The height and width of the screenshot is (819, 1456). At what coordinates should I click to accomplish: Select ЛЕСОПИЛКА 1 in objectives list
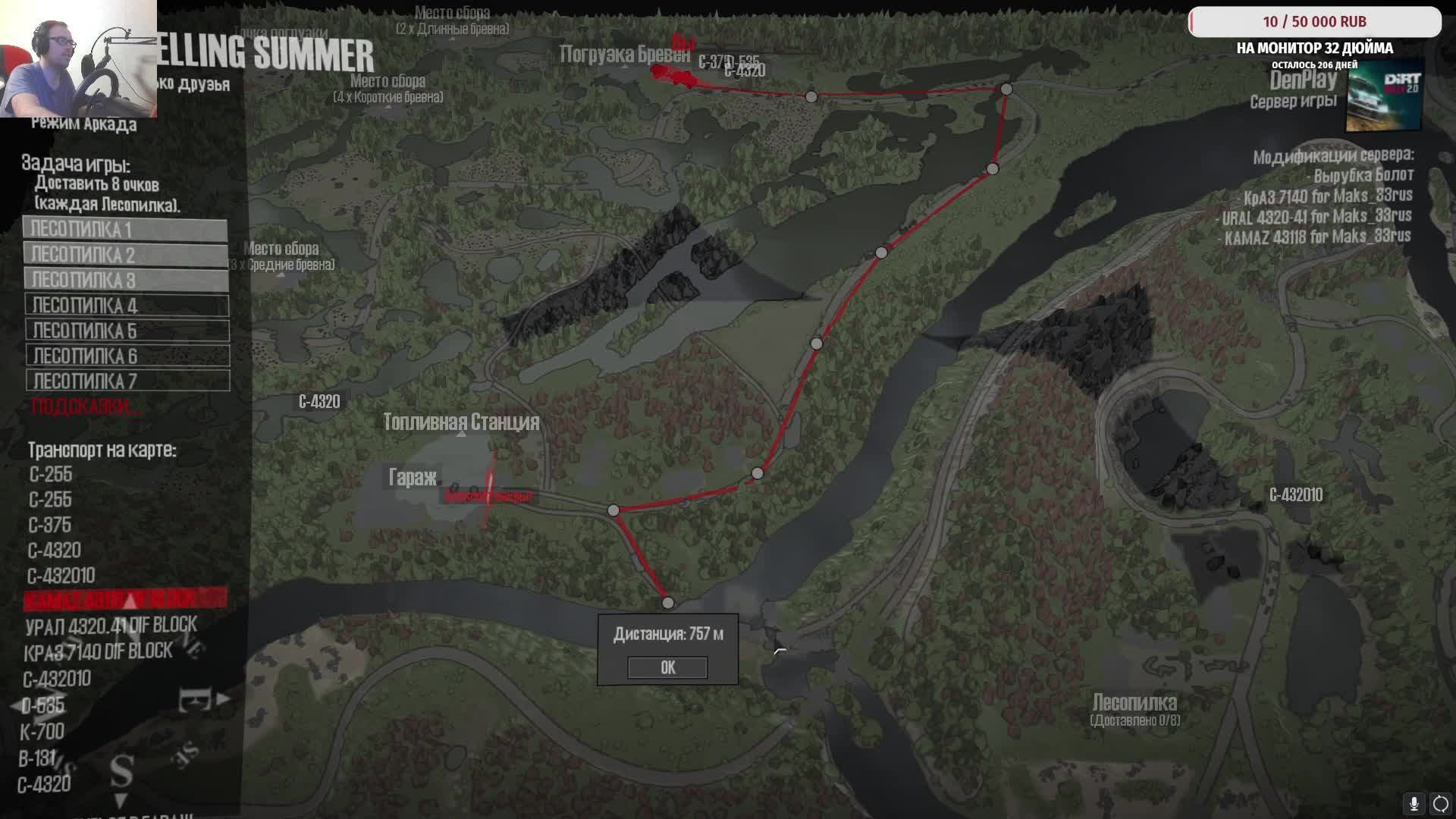(x=125, y=229)
